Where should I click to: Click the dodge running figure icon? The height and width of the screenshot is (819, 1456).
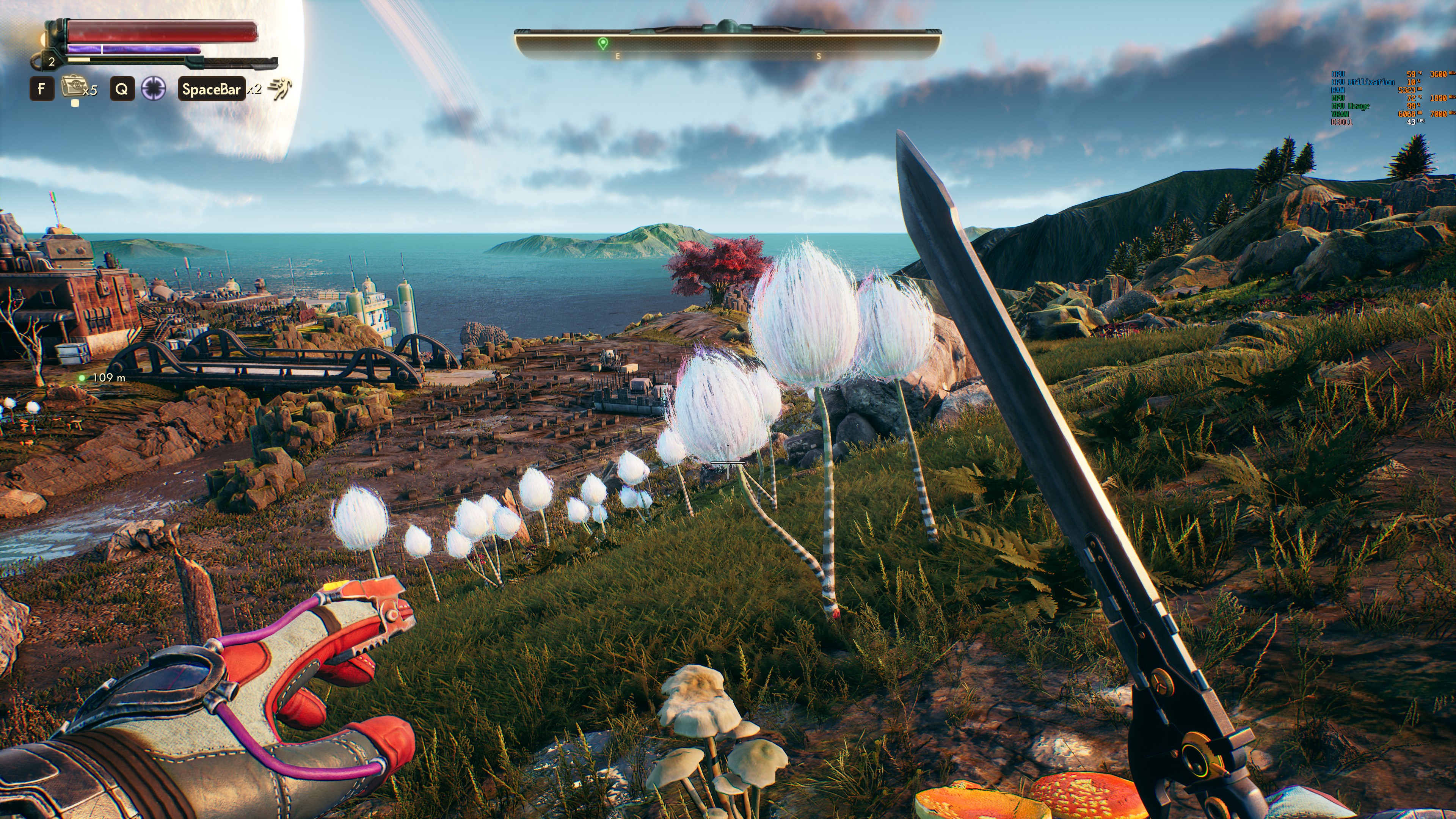pyautogui.click(x=280, y=89)
